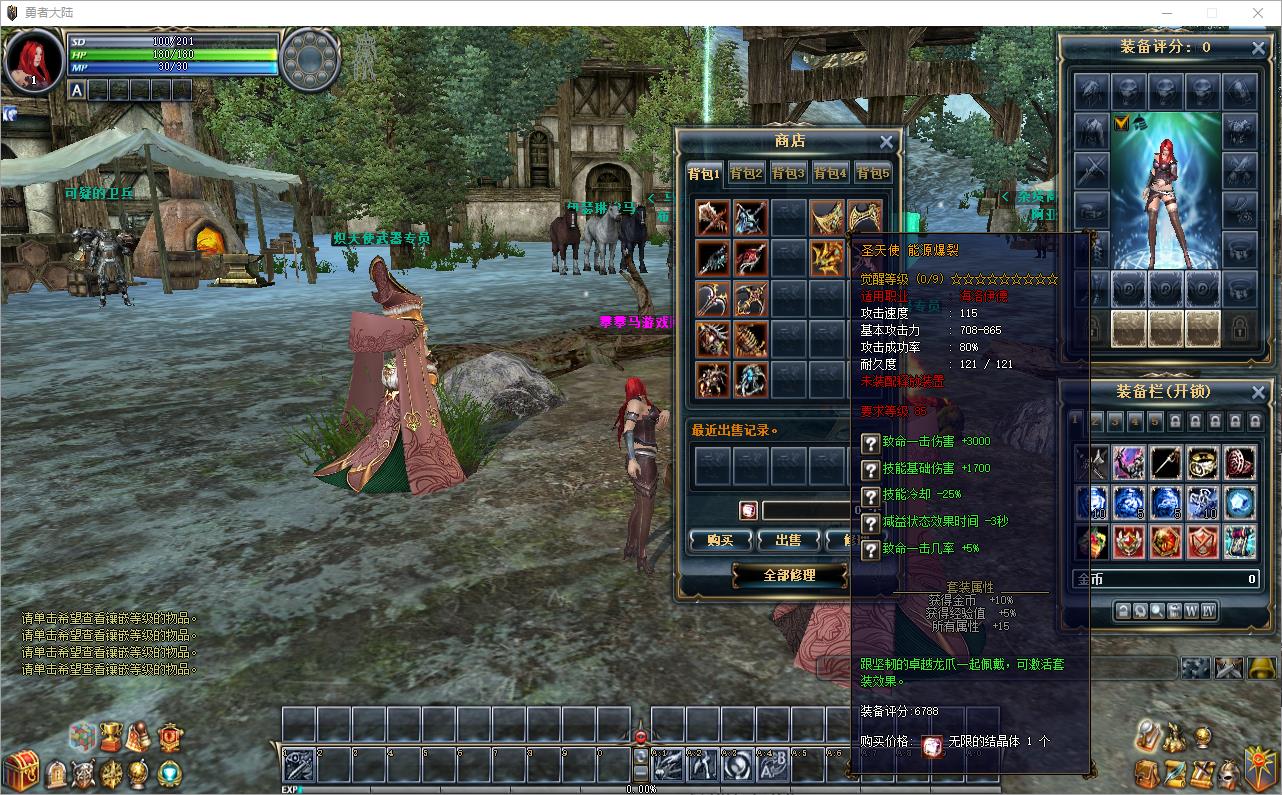The height and width of the screenshot is (795, 1282).
Task: Switch to the 背包2 tab
Action: (x=746, y=173)
